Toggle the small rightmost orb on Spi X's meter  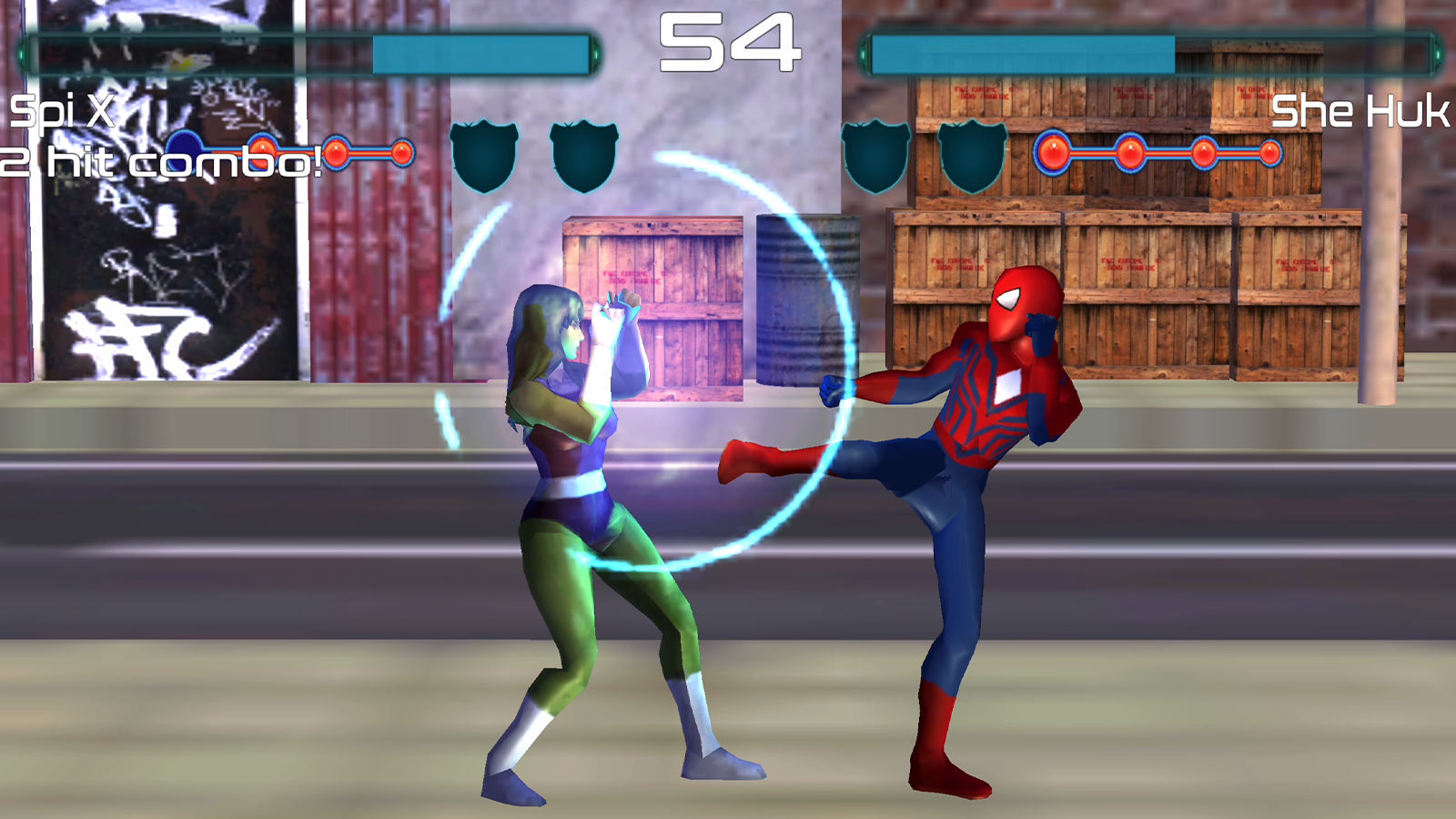pyautogui.click(x=405, y=155)
